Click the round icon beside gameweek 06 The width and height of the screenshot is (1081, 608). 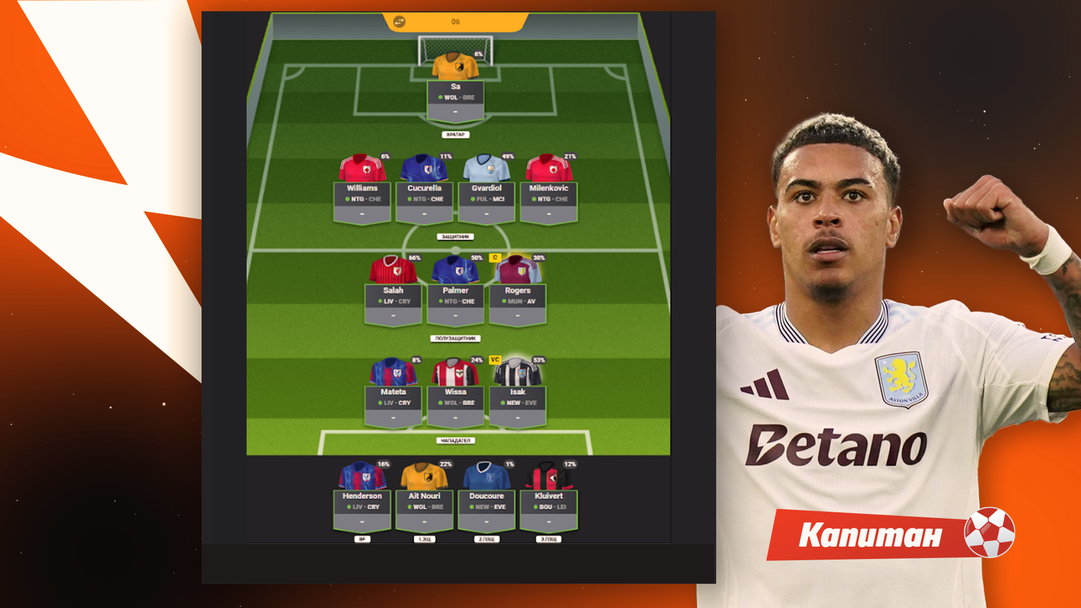click(x=400, y=21)
